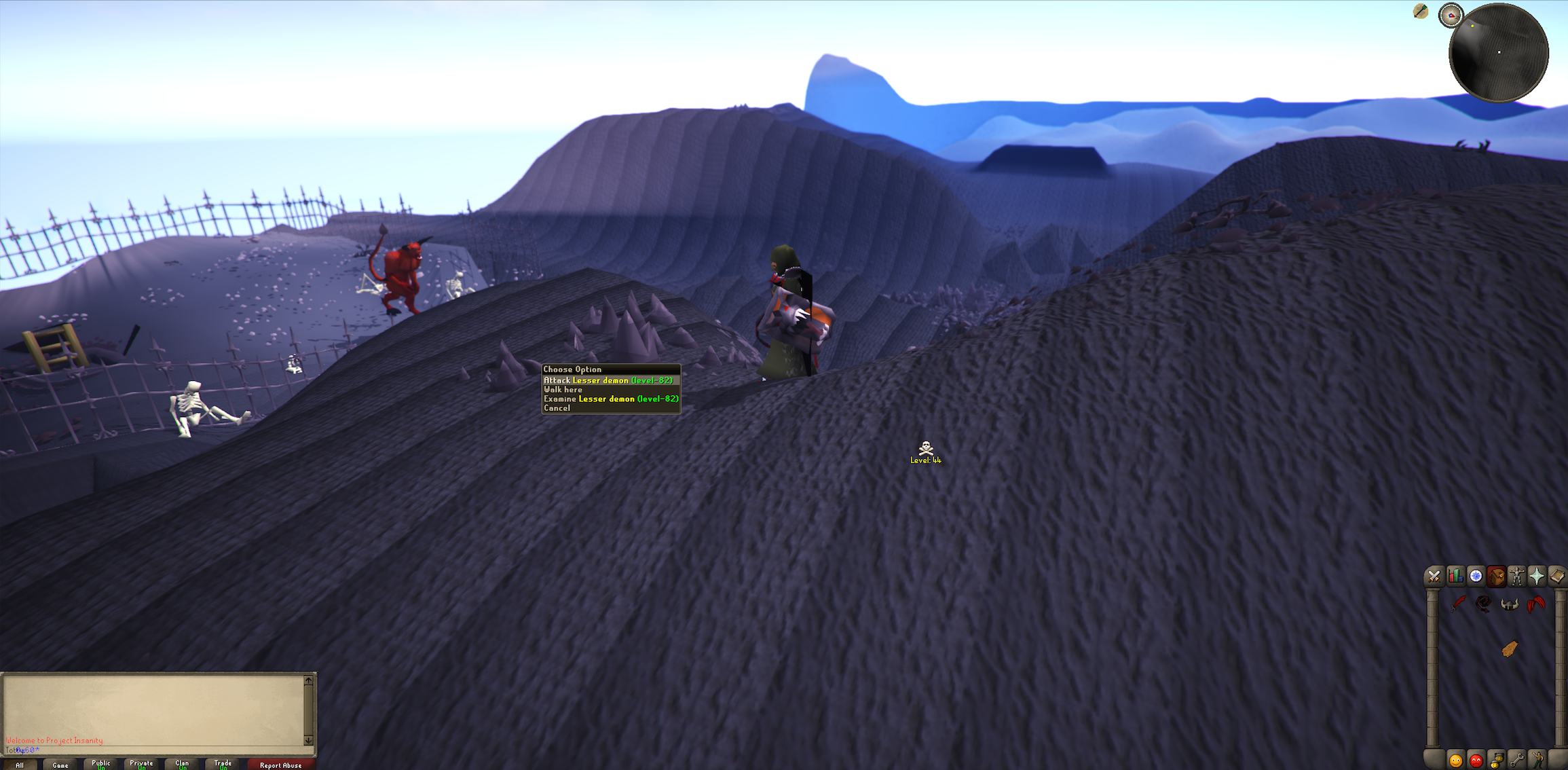
Task: Toggle Private chat off
Action: [x=141, y=763]
